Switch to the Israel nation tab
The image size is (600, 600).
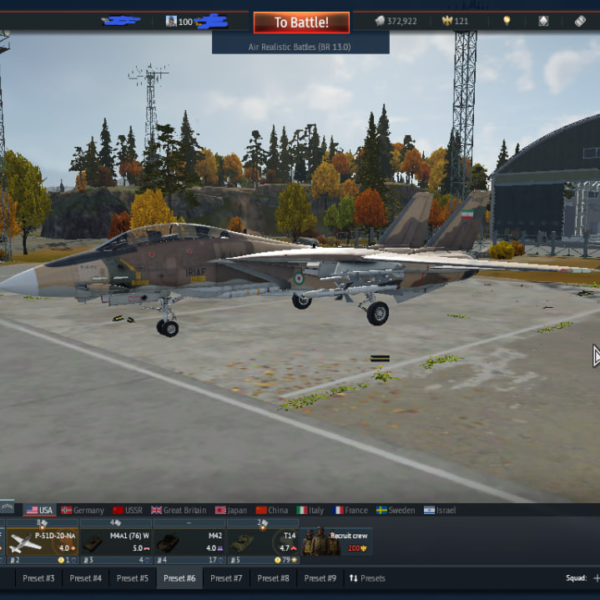point(440,510)
